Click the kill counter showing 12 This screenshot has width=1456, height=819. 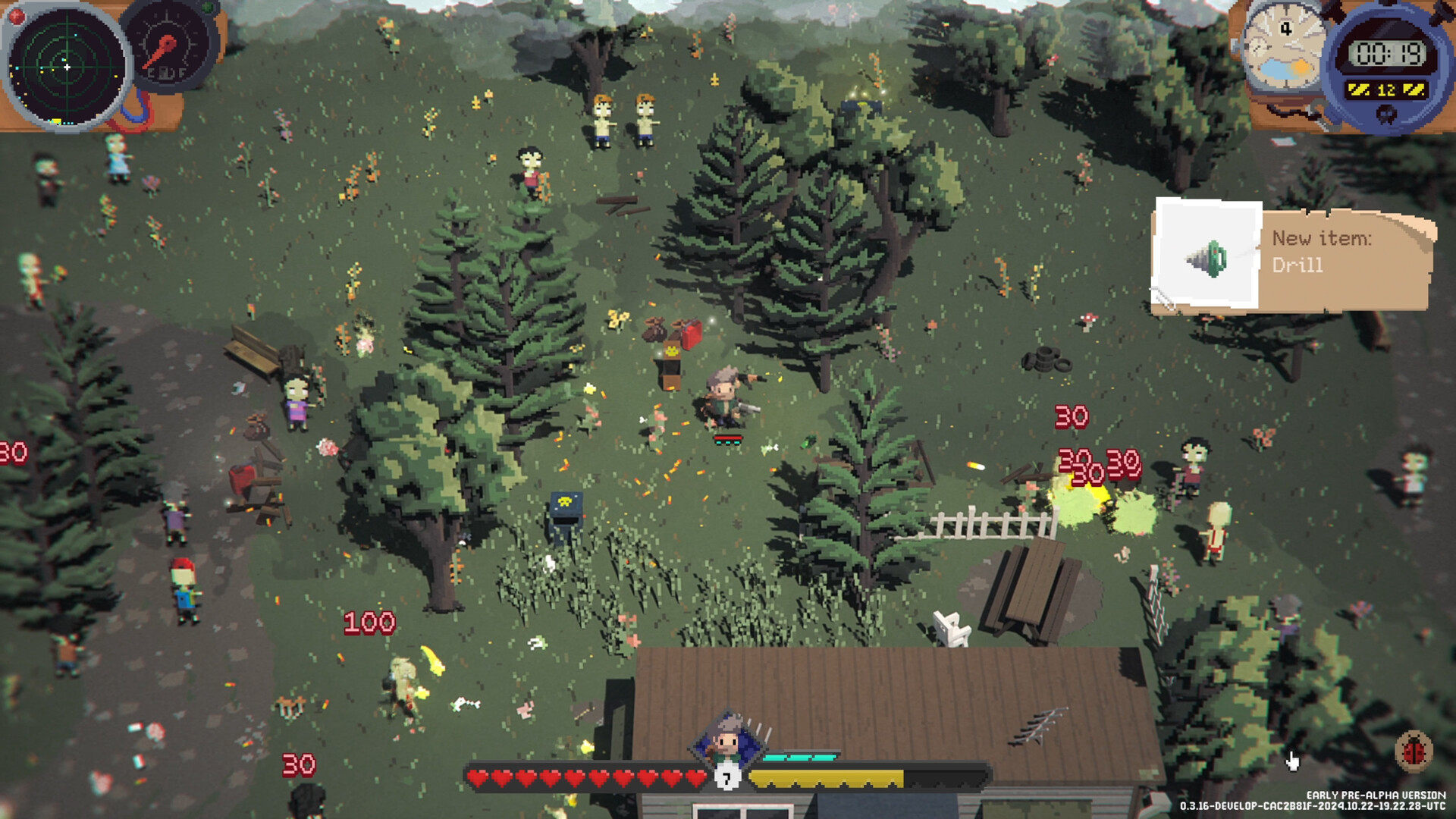1387,89
